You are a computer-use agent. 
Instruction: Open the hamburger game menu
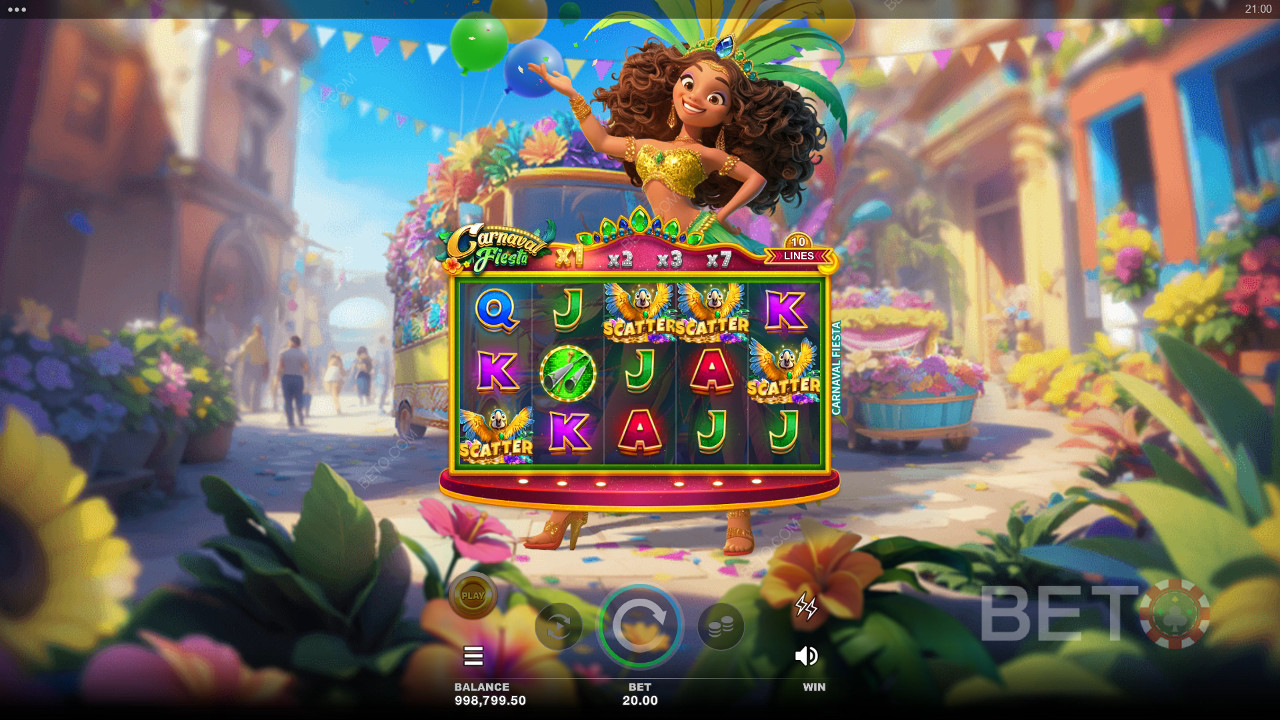[474, 656]
